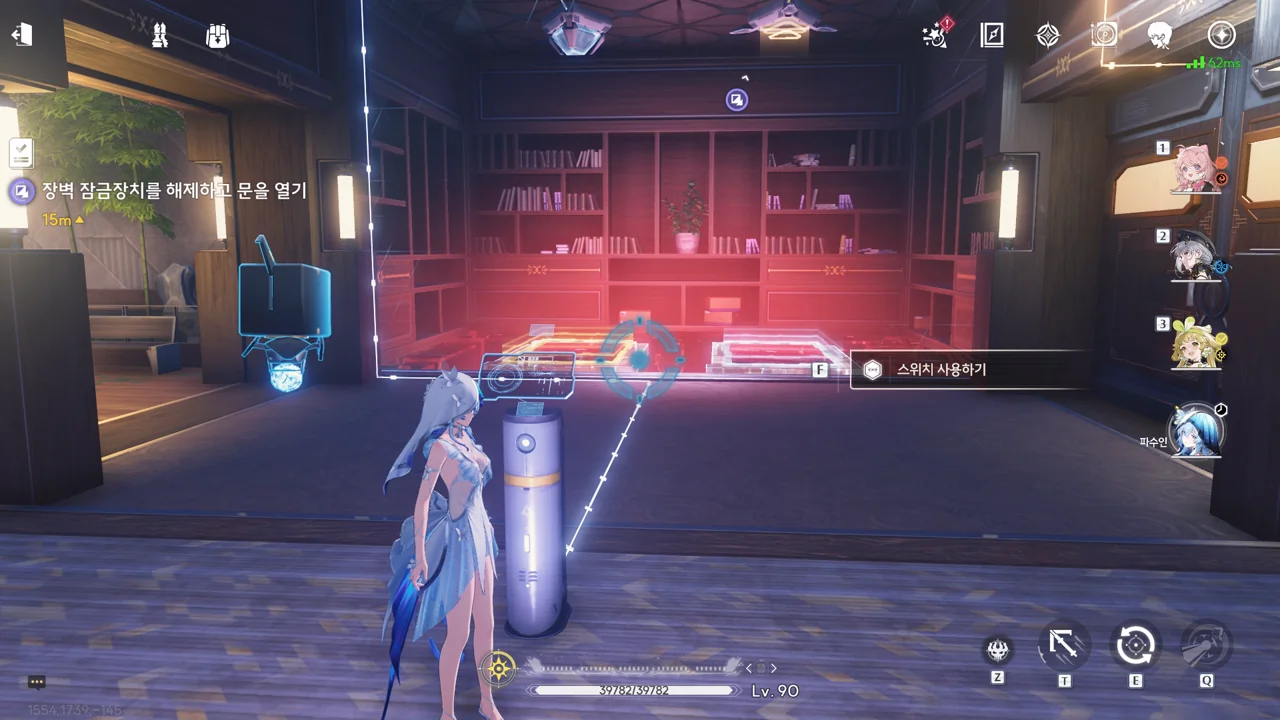Click the four-pointed star diamond icon
This screenshot has width=1280, height=720.
pos(1047,35)
